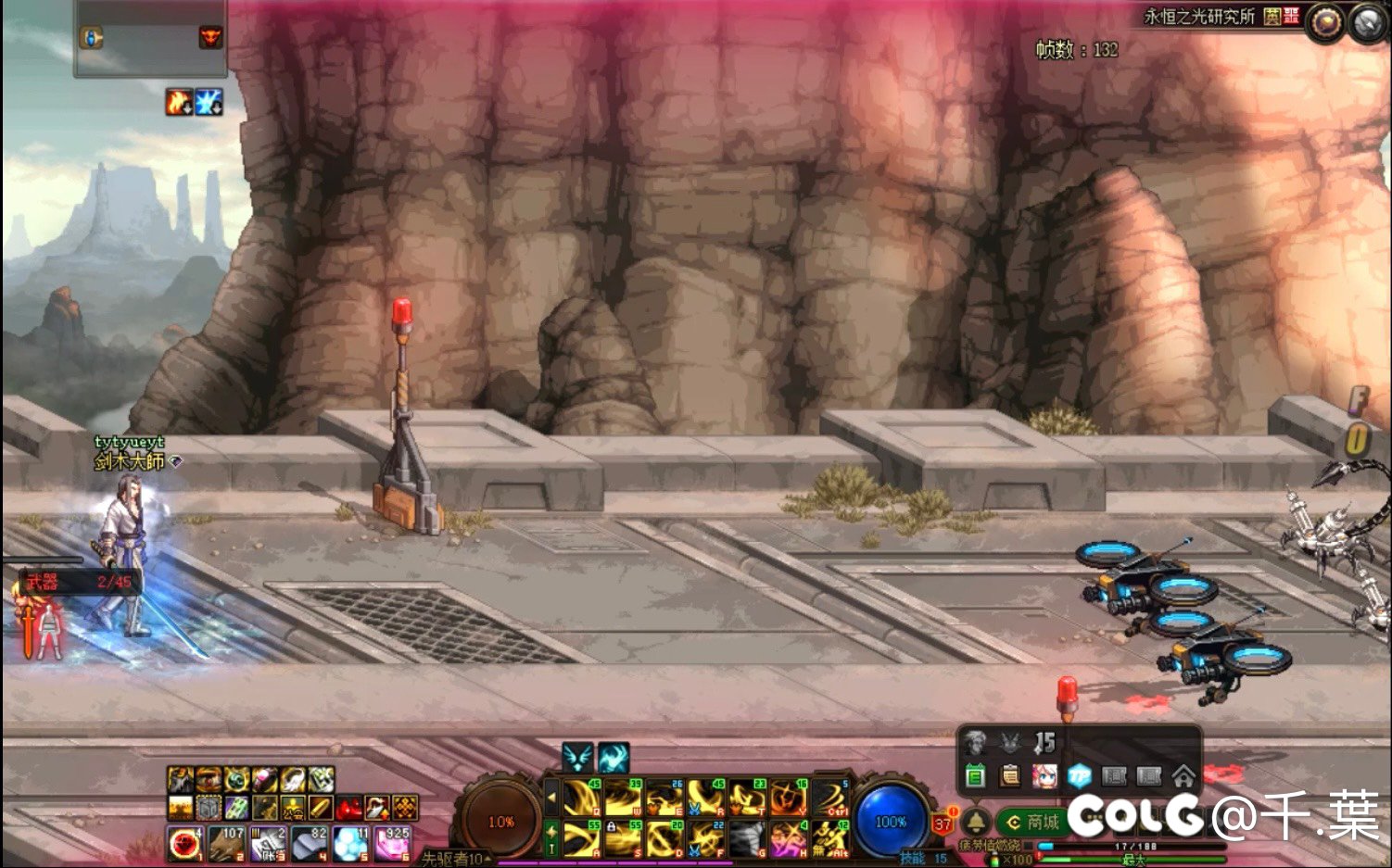Activate the Q key sword skill
The height and width of the screenshot is (868, 1392).
tap(582, 798)
